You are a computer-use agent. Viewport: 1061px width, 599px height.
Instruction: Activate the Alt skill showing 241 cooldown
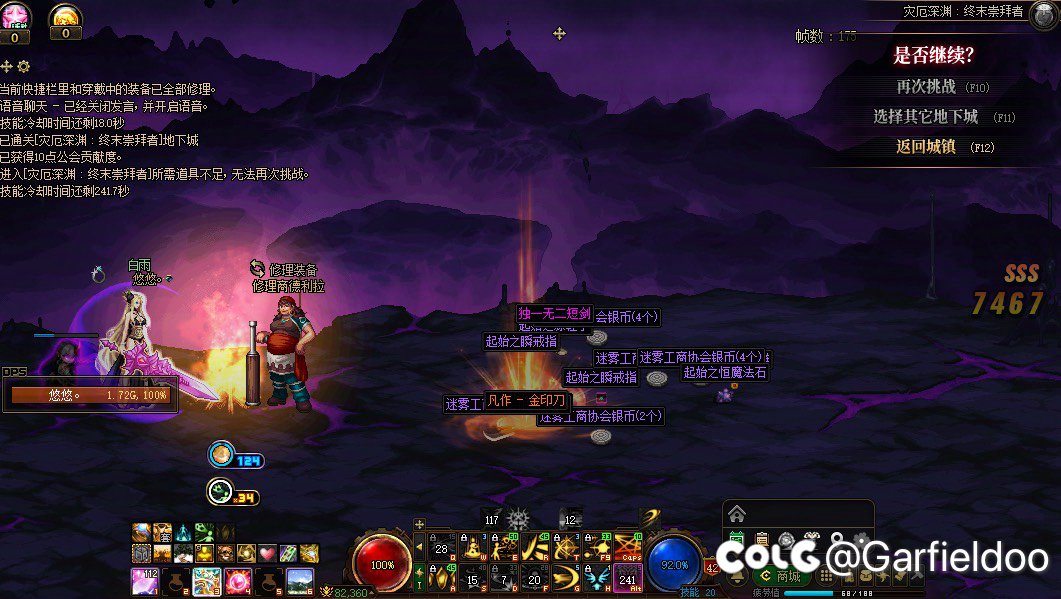click(x=628, y=576)
